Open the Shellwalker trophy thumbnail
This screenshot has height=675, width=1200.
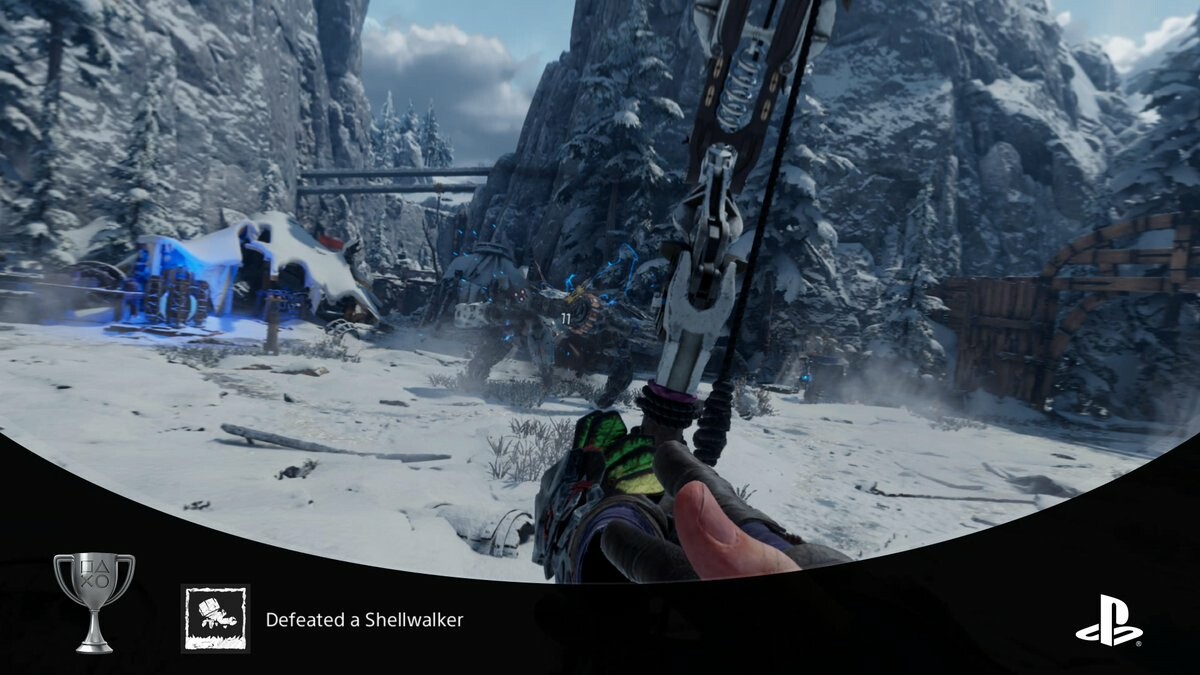click(215, 619)
